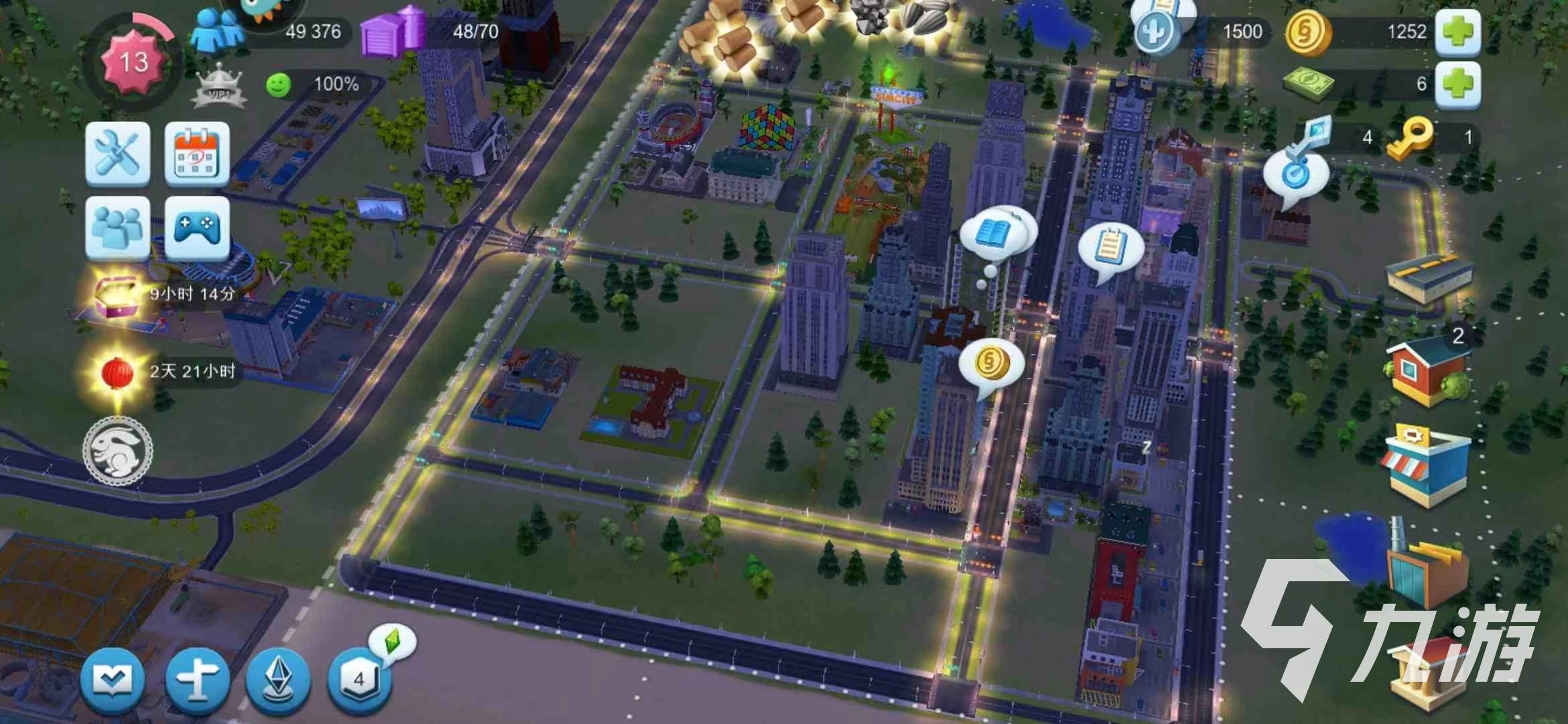
Task: Open the calendar events button
Action: pos(197,154)
